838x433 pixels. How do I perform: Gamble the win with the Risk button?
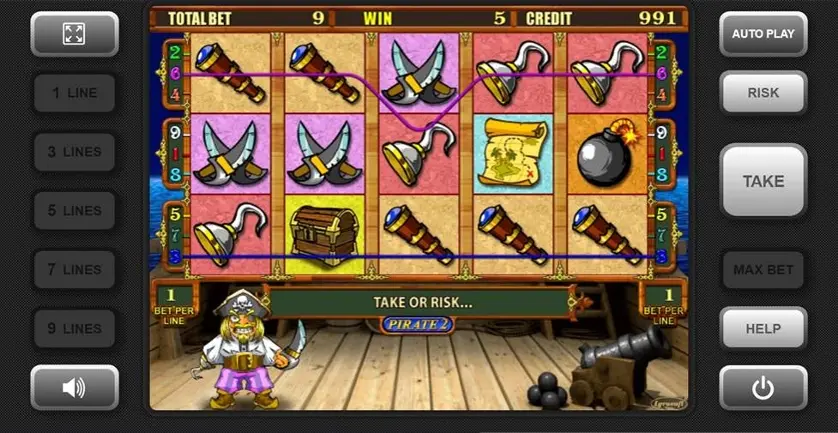pyautogui.click(x=763, y=93)
